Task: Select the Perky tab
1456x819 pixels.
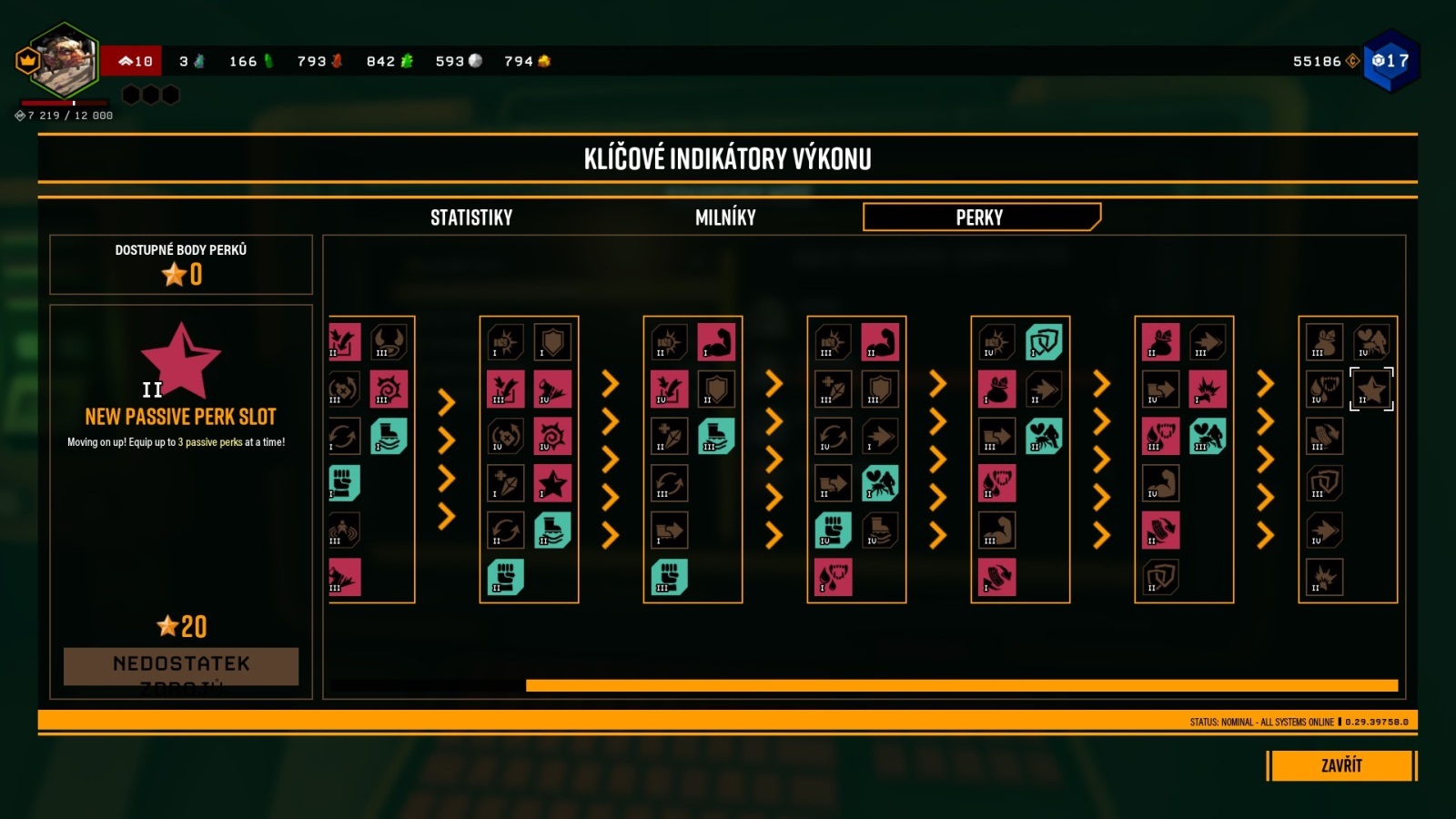Action: tap(981, 217)
